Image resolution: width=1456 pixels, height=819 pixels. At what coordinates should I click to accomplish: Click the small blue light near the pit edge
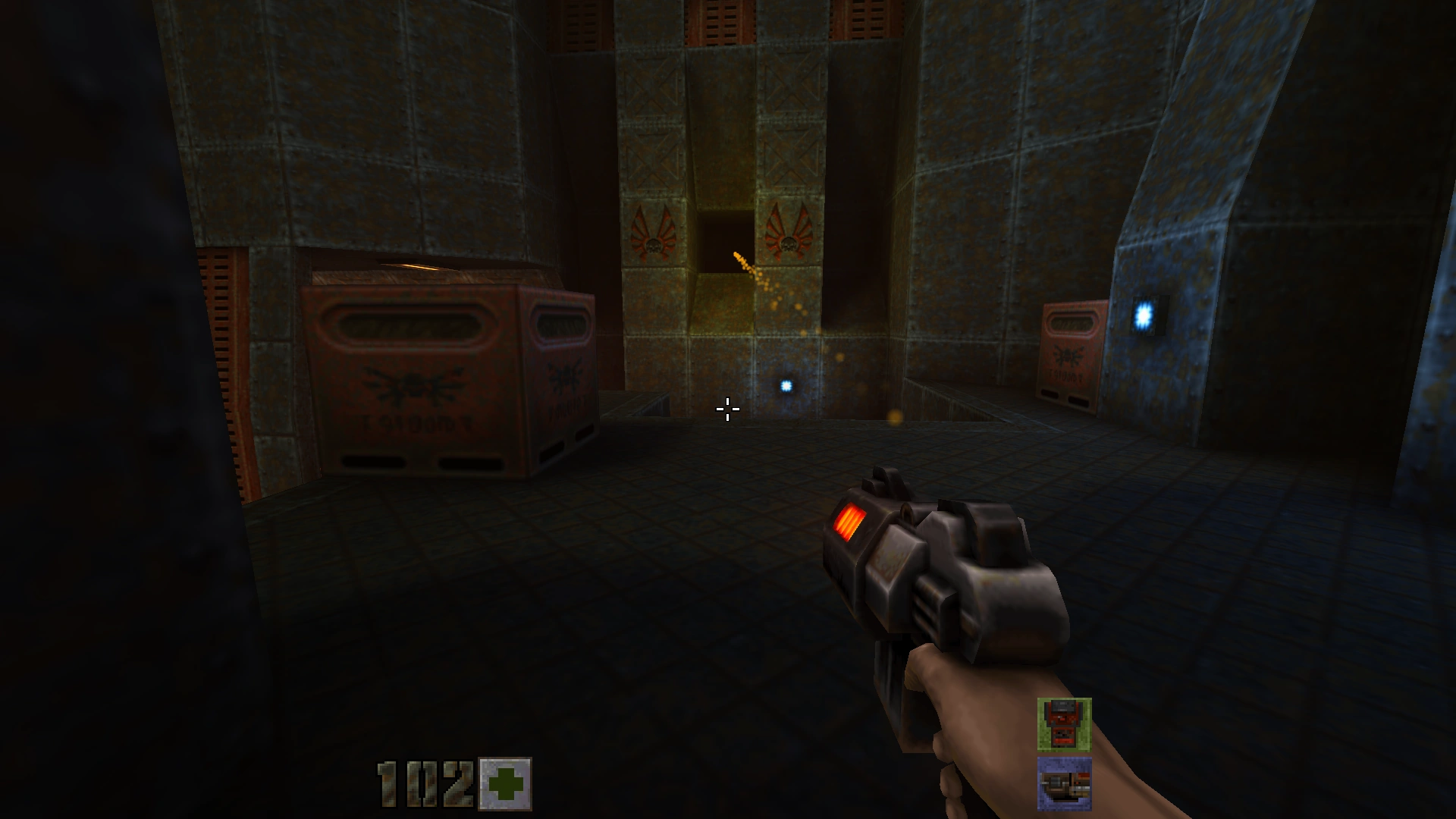click(786, 386)
